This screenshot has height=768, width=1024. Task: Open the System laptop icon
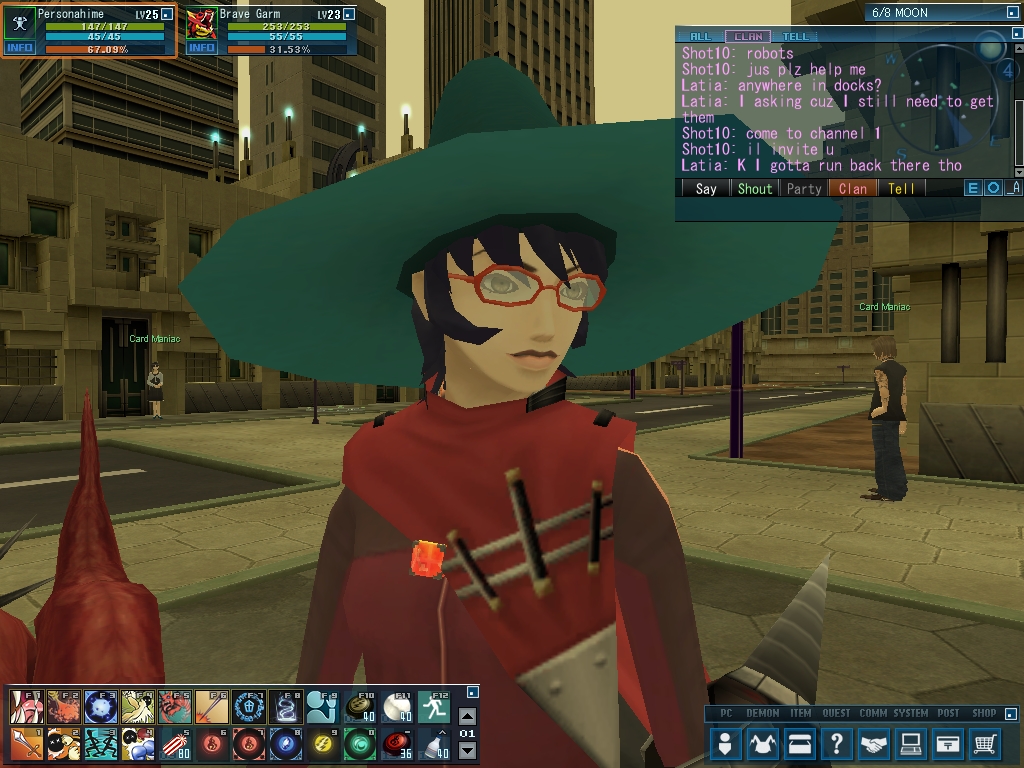[911, 744]
